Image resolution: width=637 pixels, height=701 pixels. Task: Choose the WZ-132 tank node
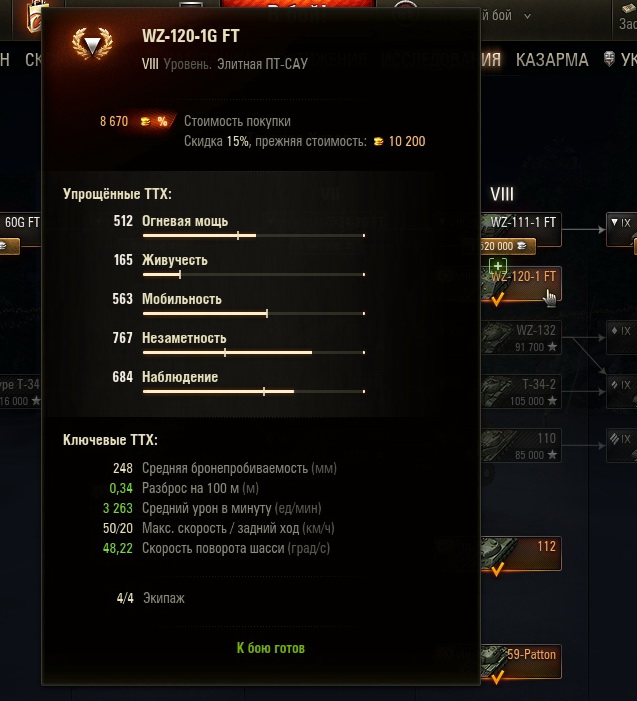(520, 338)
